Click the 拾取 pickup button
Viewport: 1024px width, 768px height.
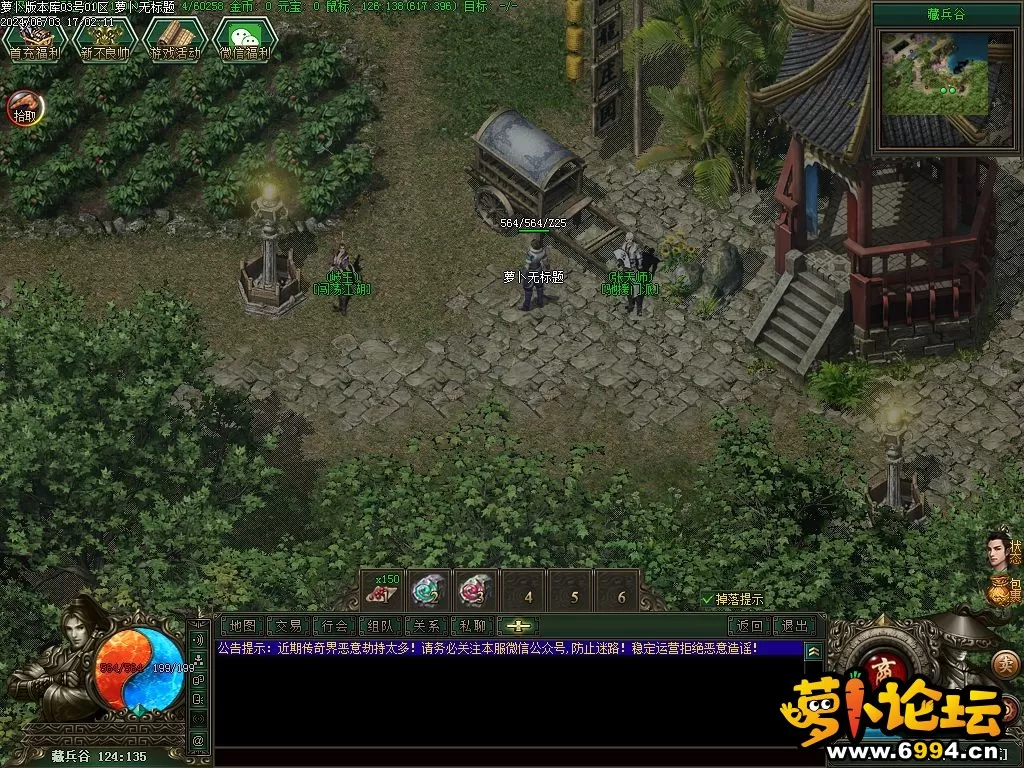click(x=24, y=108)
